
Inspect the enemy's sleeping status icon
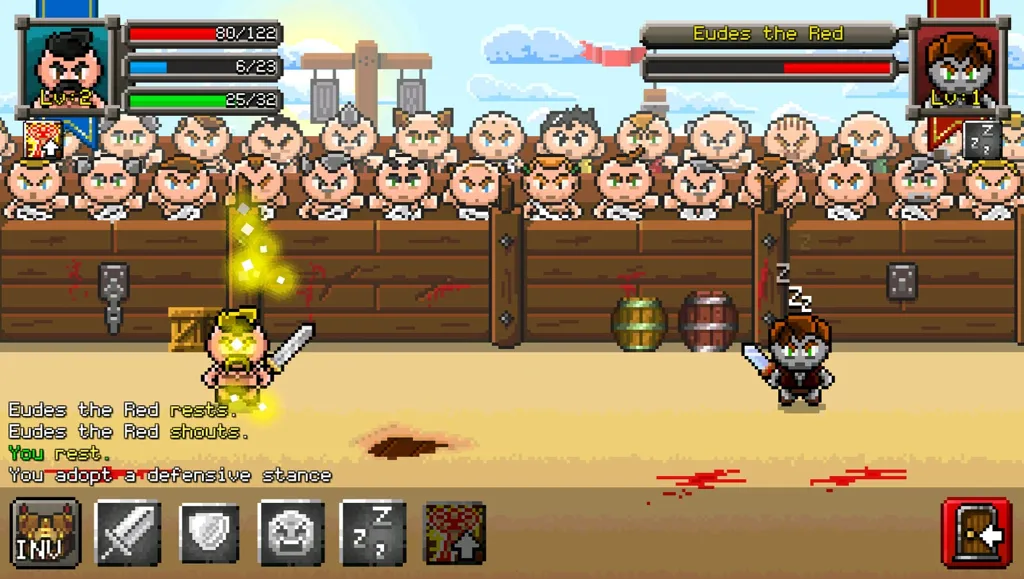(982, 140)
